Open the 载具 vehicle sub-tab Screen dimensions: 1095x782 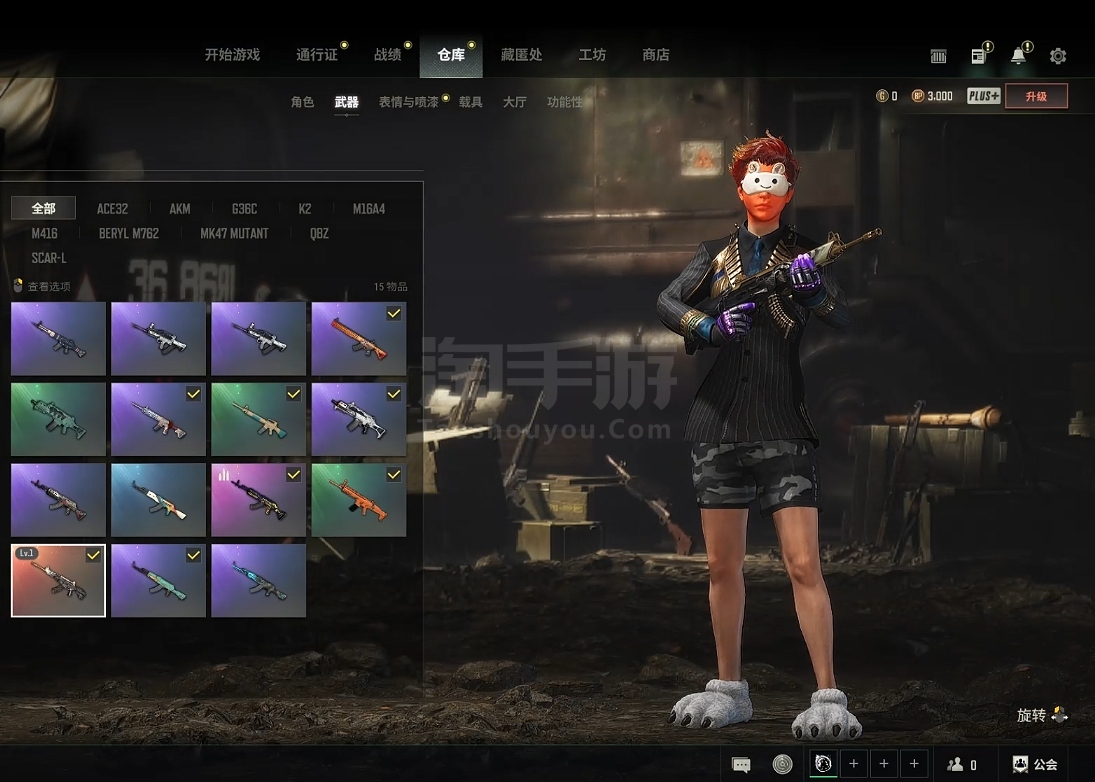471,102
